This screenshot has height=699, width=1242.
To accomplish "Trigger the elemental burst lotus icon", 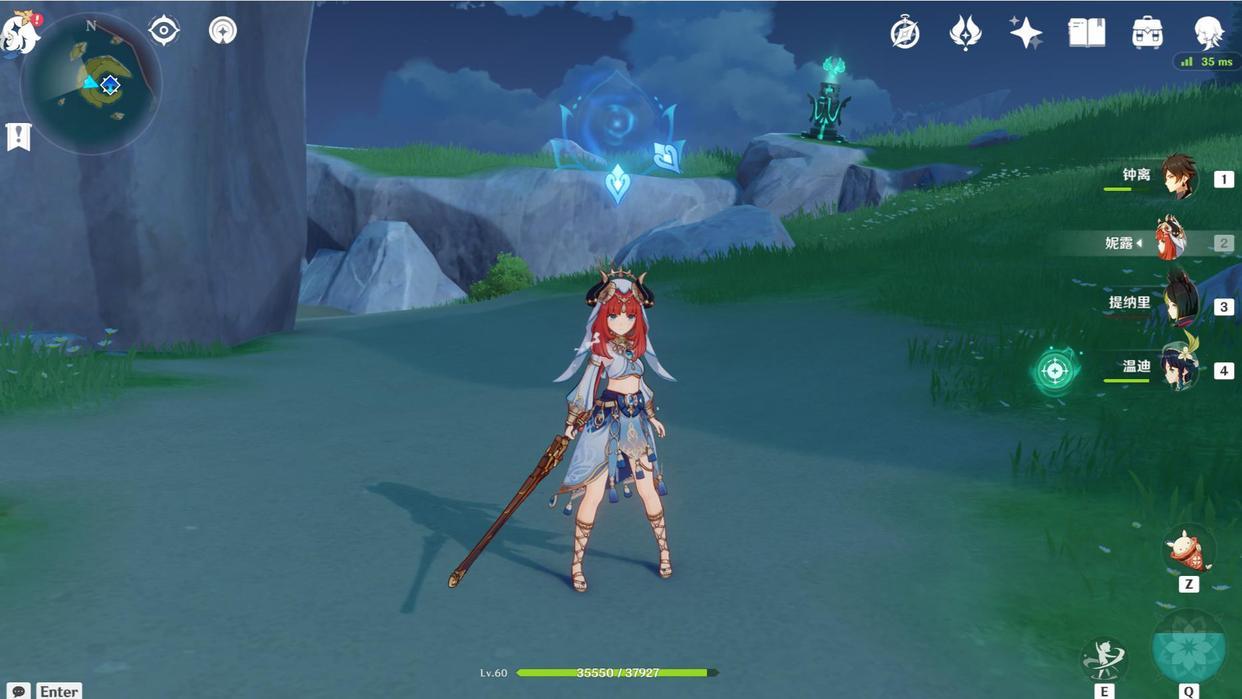I will pos(1189,648).
